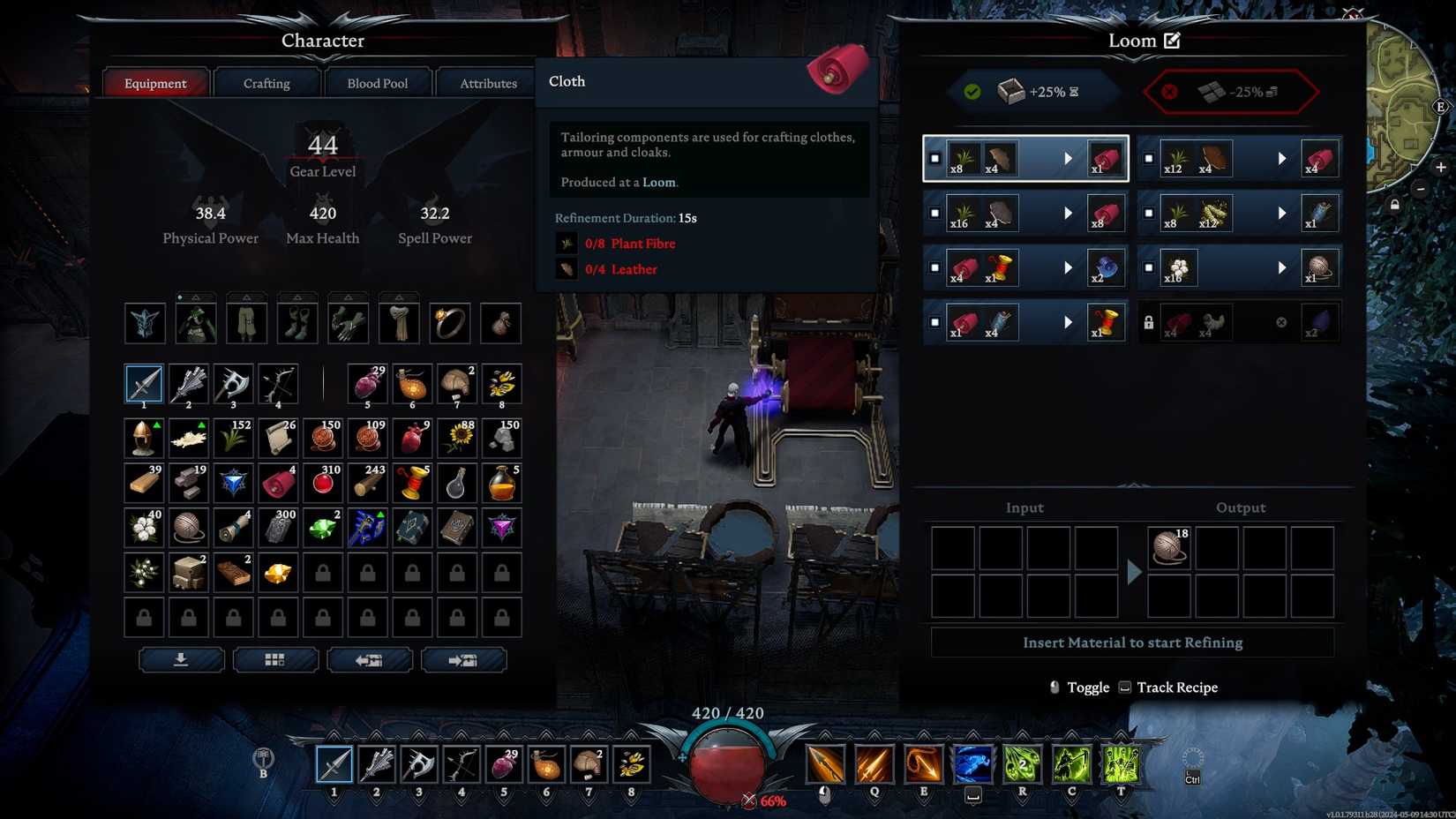Viewport: 1456px width, 819px height.
Task: Select the green skulls ability bound to R
Action: coord(1020,764)
